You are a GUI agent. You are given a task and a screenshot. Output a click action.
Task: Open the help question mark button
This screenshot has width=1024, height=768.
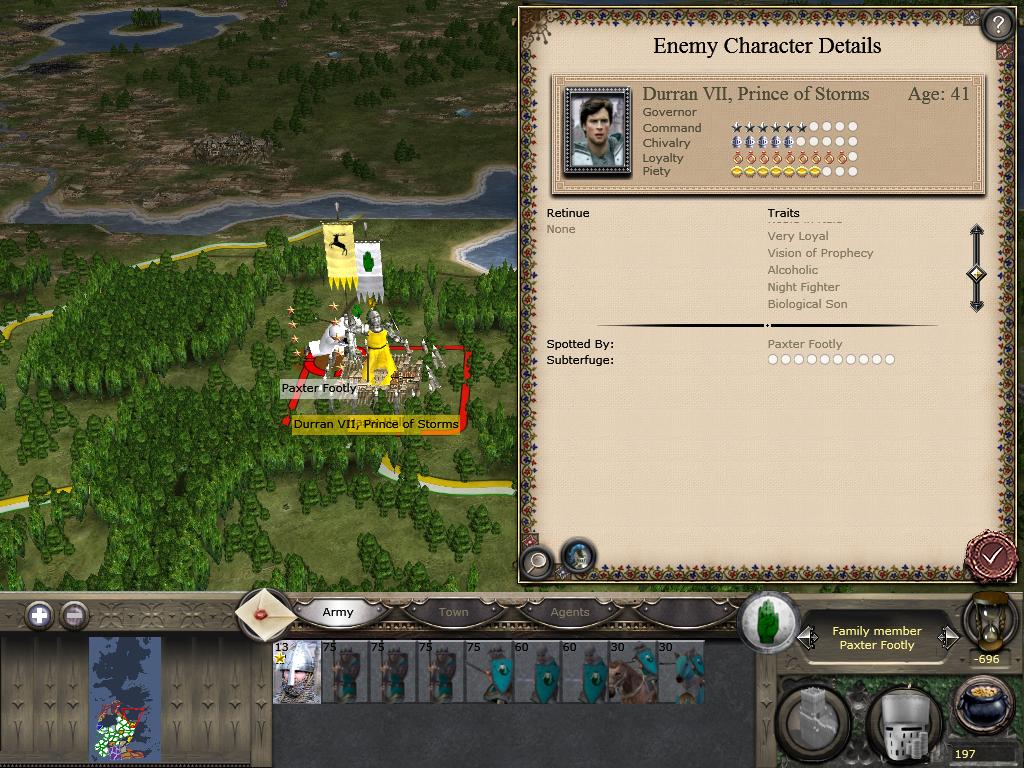tap(997, 24)
